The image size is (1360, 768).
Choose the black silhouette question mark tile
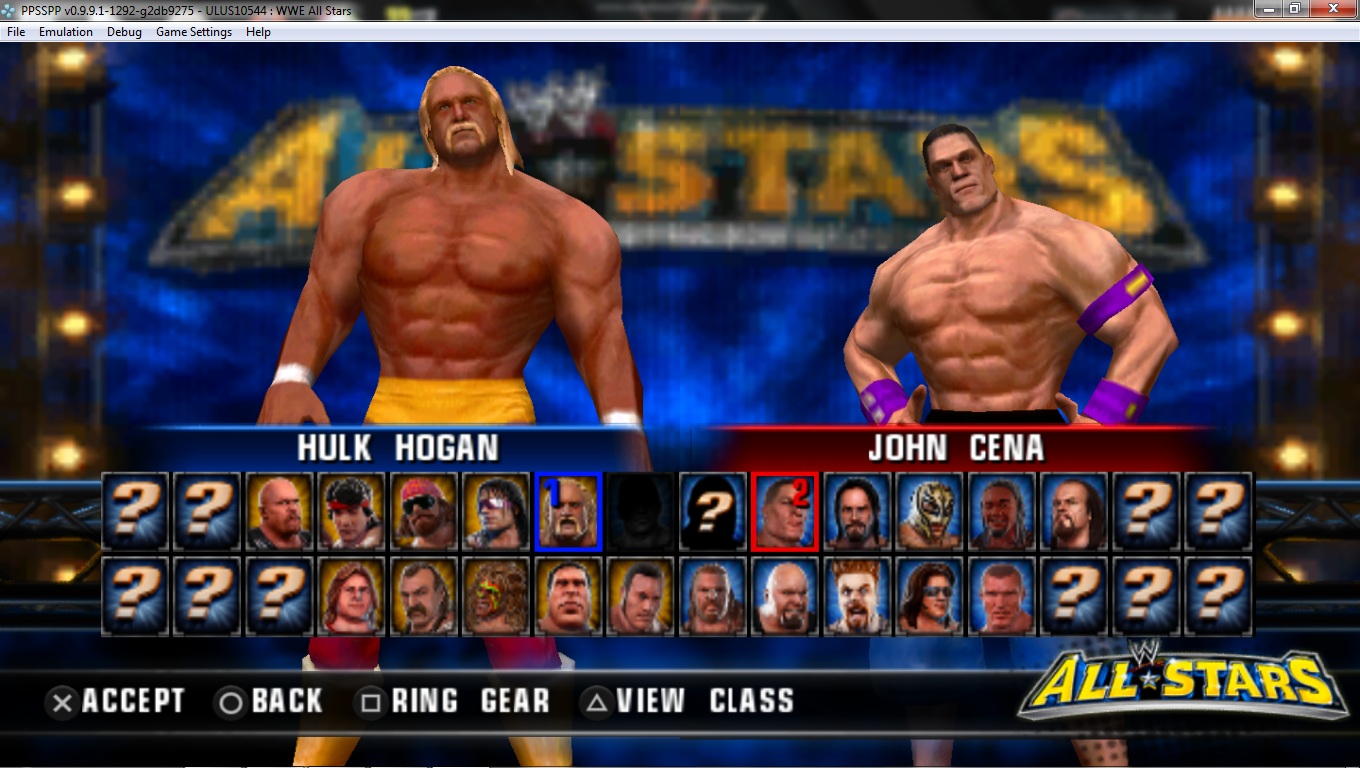coord(713,511)
